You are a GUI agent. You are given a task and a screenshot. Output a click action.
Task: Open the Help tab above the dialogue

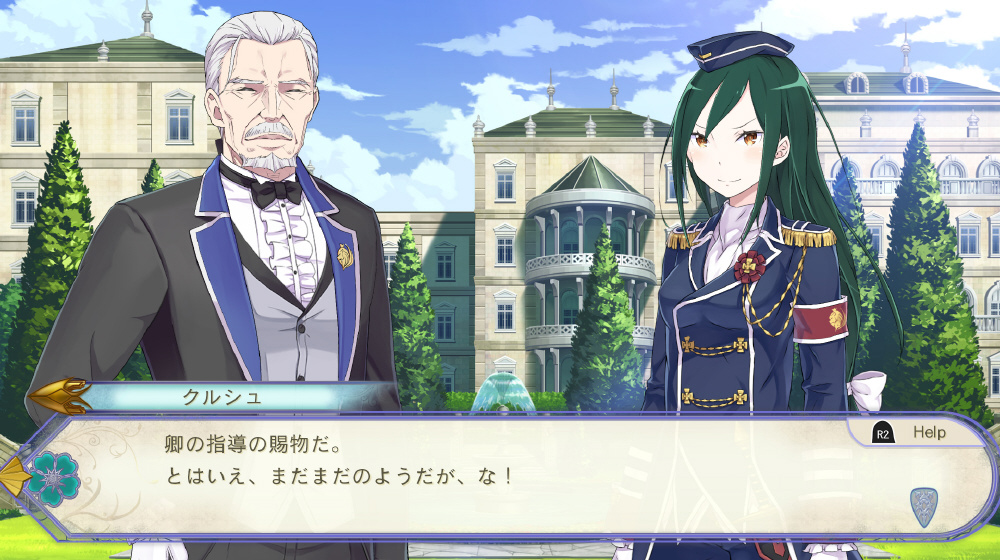[x=911, y=432]
